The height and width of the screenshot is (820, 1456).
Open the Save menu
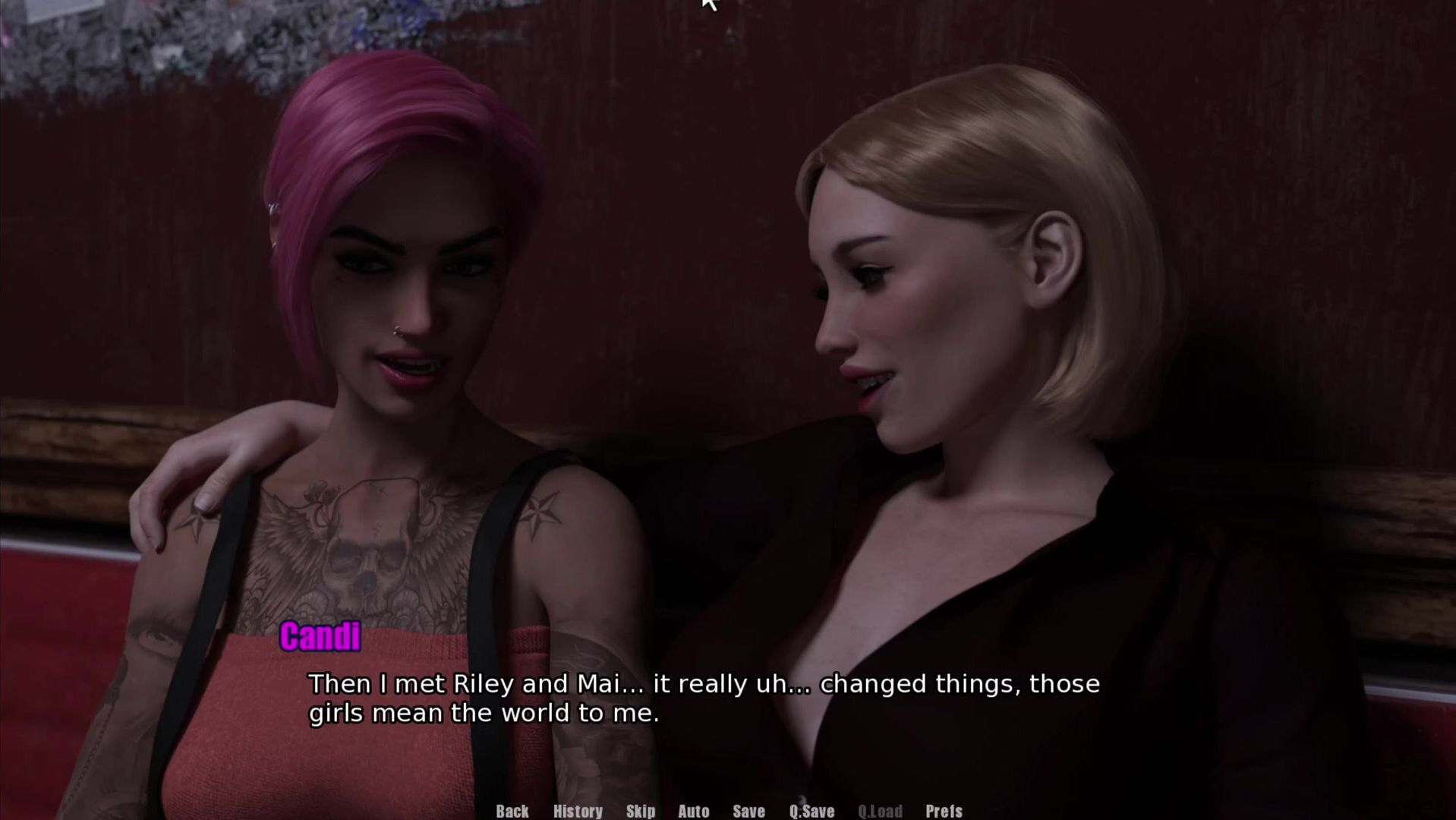[748, 811]
